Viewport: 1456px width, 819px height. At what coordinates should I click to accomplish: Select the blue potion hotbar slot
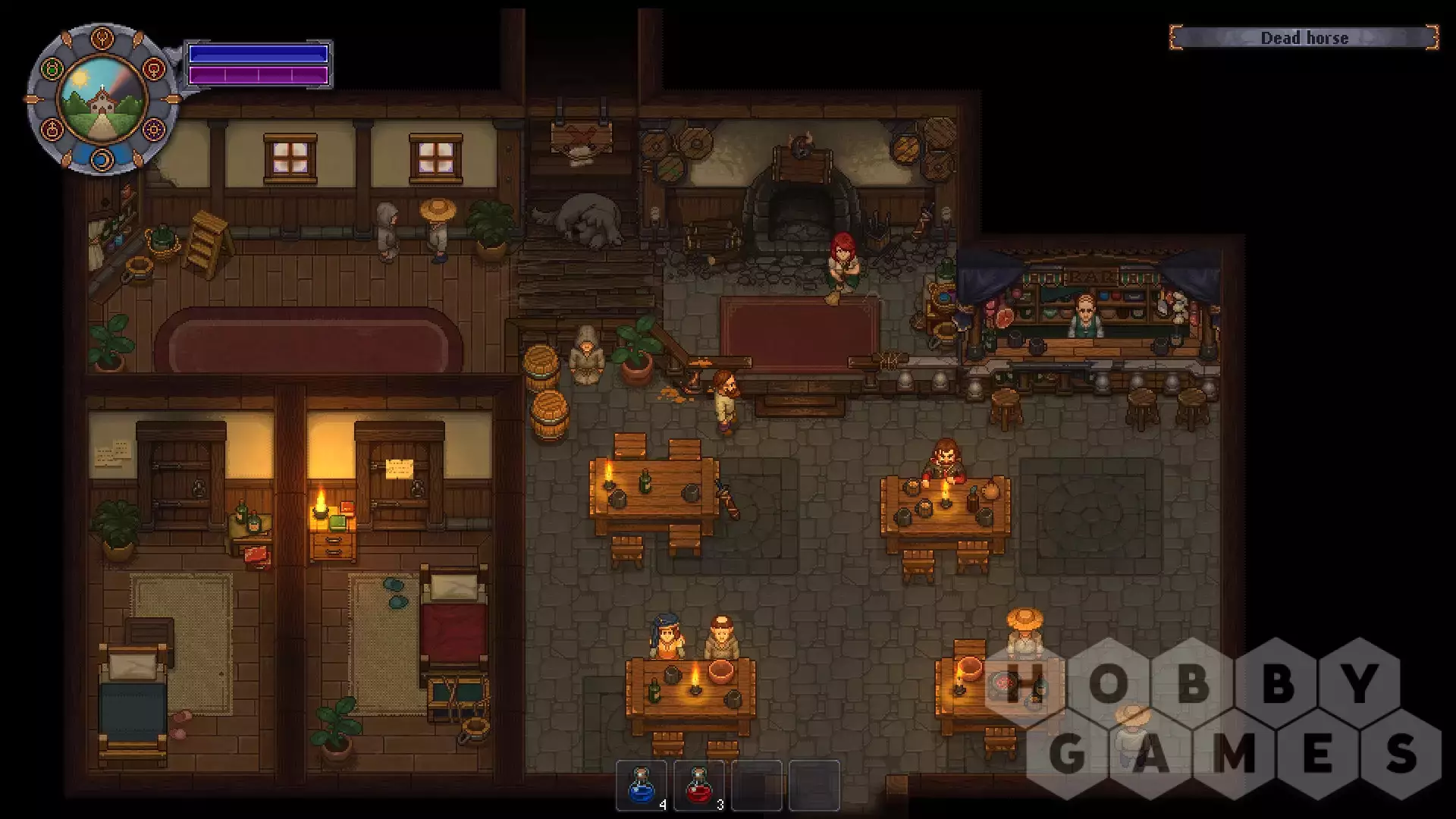click(642, 786)
